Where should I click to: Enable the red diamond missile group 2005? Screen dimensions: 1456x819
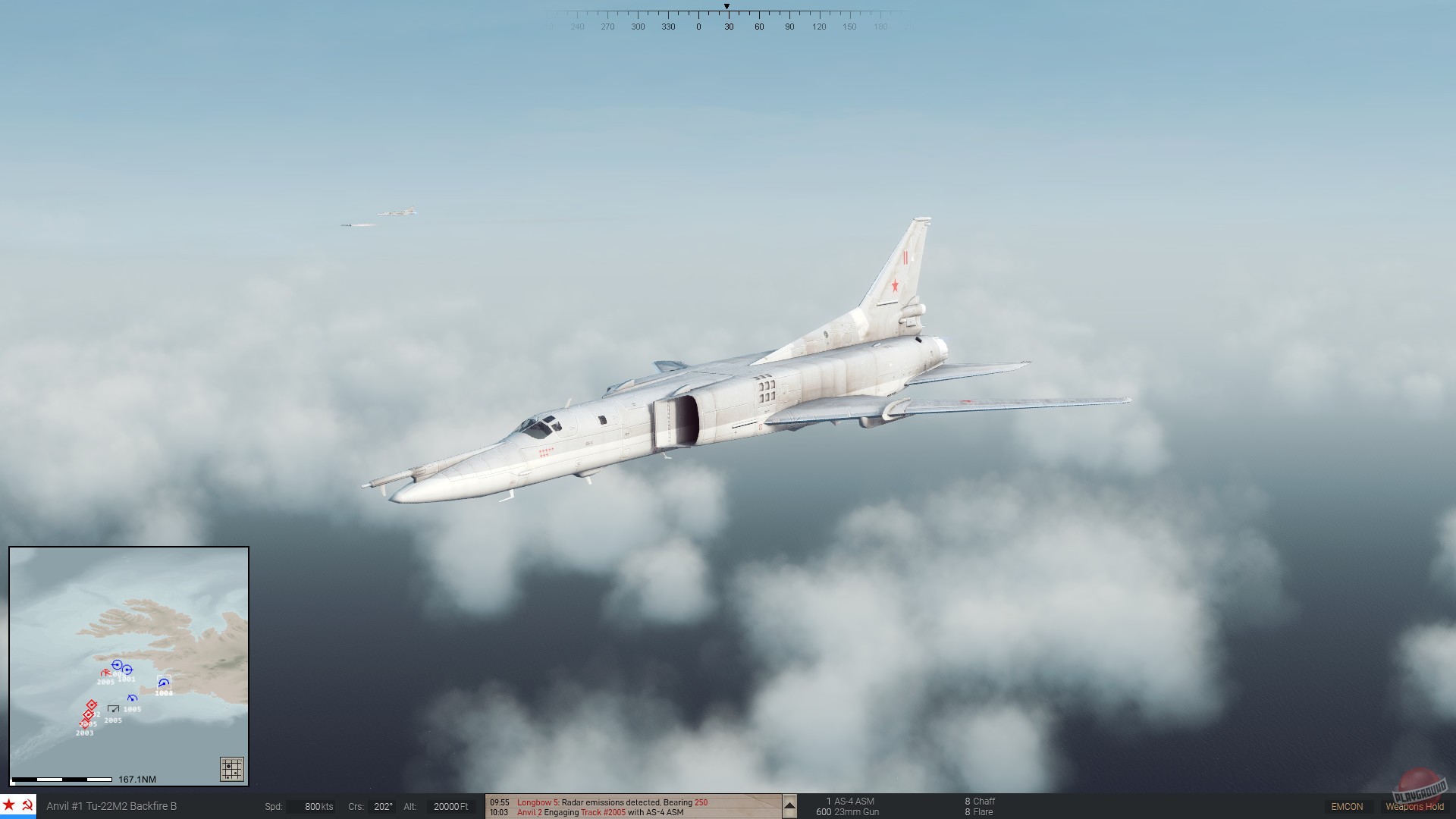tap(89, 714)
